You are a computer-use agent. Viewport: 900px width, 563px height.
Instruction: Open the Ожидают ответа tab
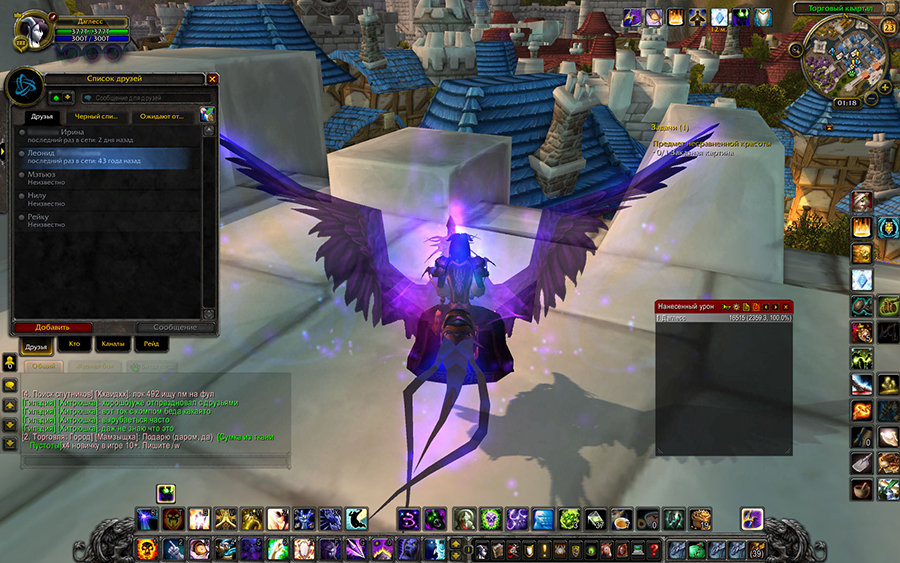[x=161, y=116]
